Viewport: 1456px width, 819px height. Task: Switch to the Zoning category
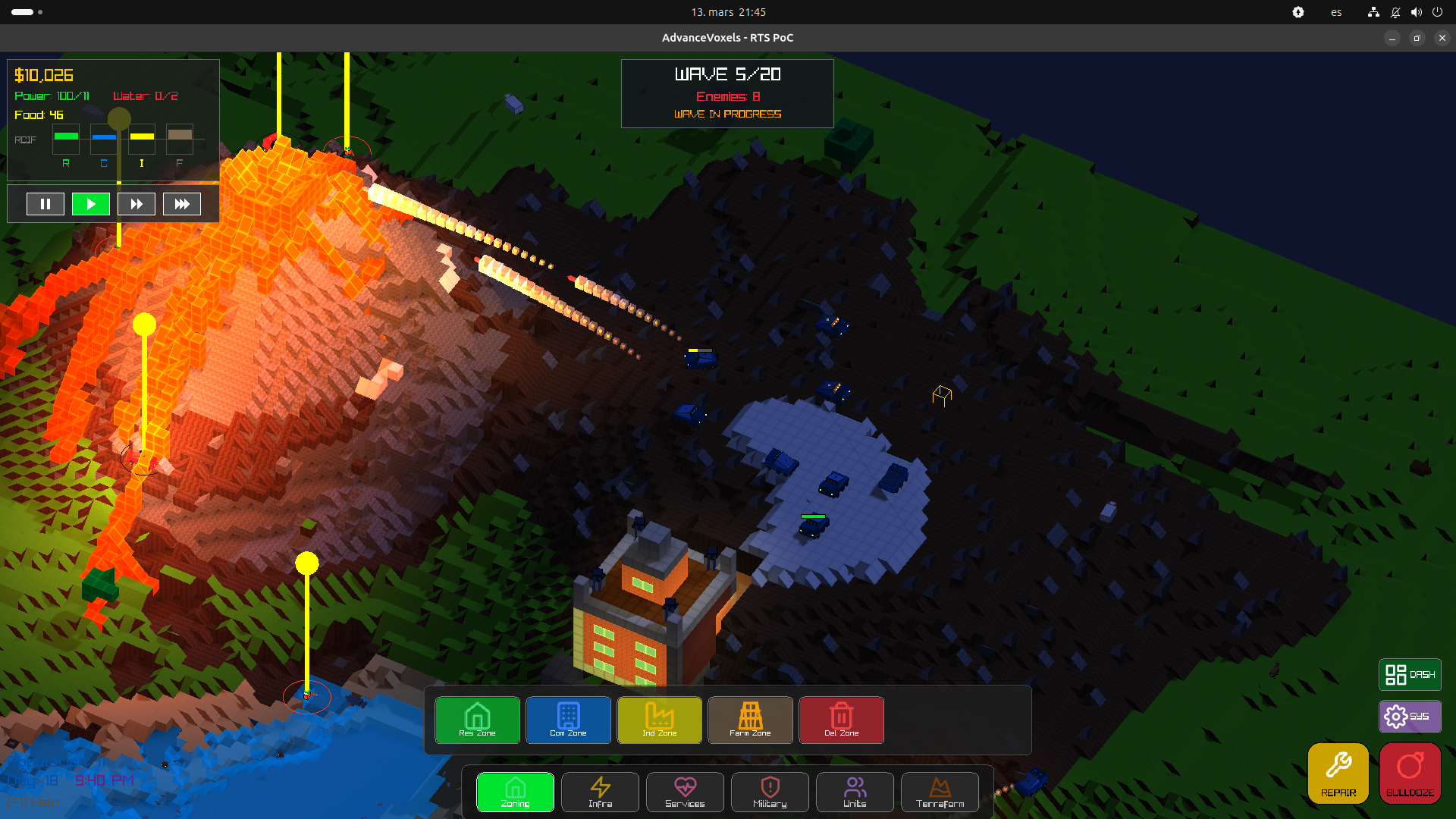pyautogui.click(x=516, y=792)
